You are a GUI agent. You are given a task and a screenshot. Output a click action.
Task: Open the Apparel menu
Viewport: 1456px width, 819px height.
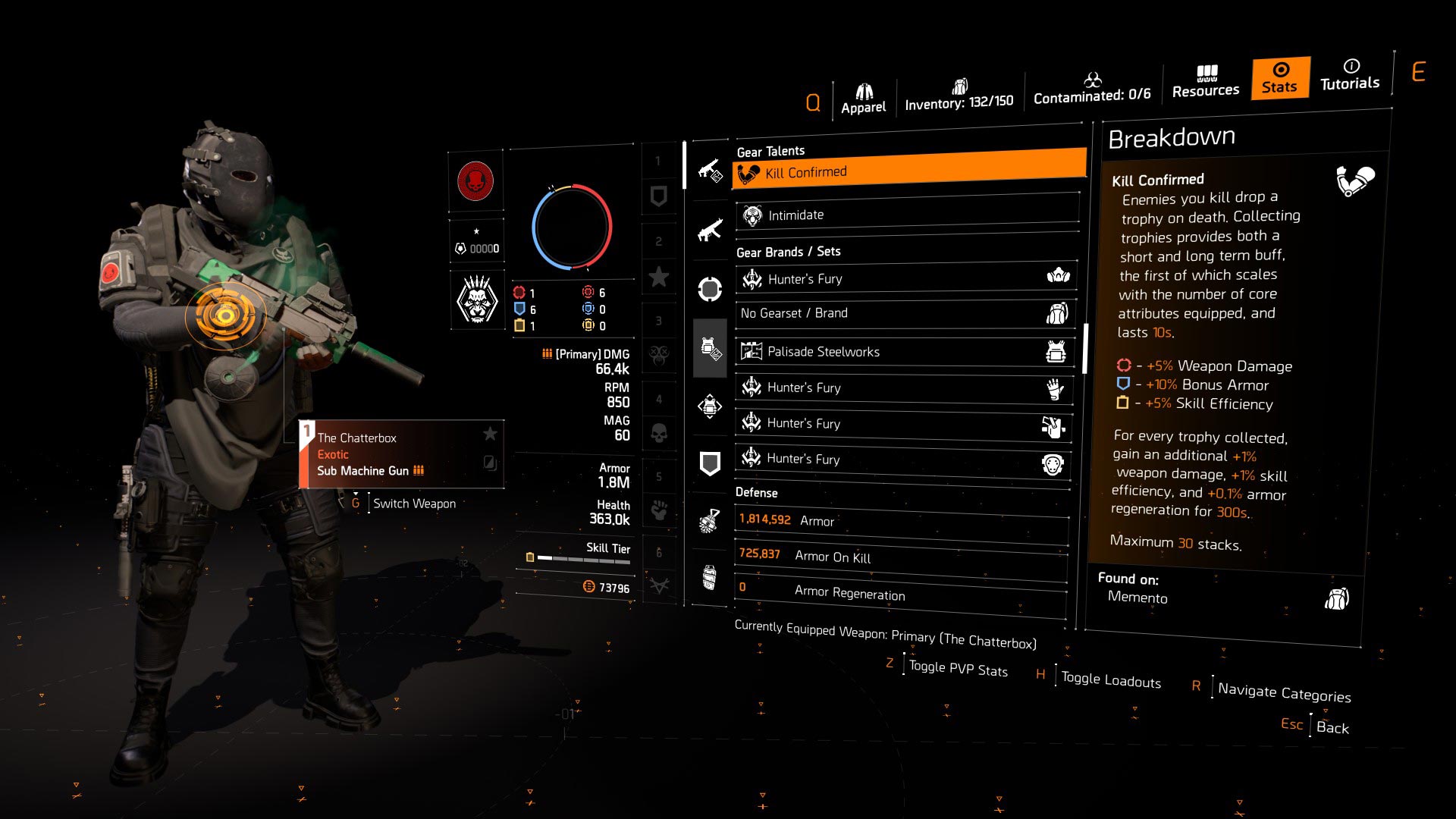click(x=863, y=87)
